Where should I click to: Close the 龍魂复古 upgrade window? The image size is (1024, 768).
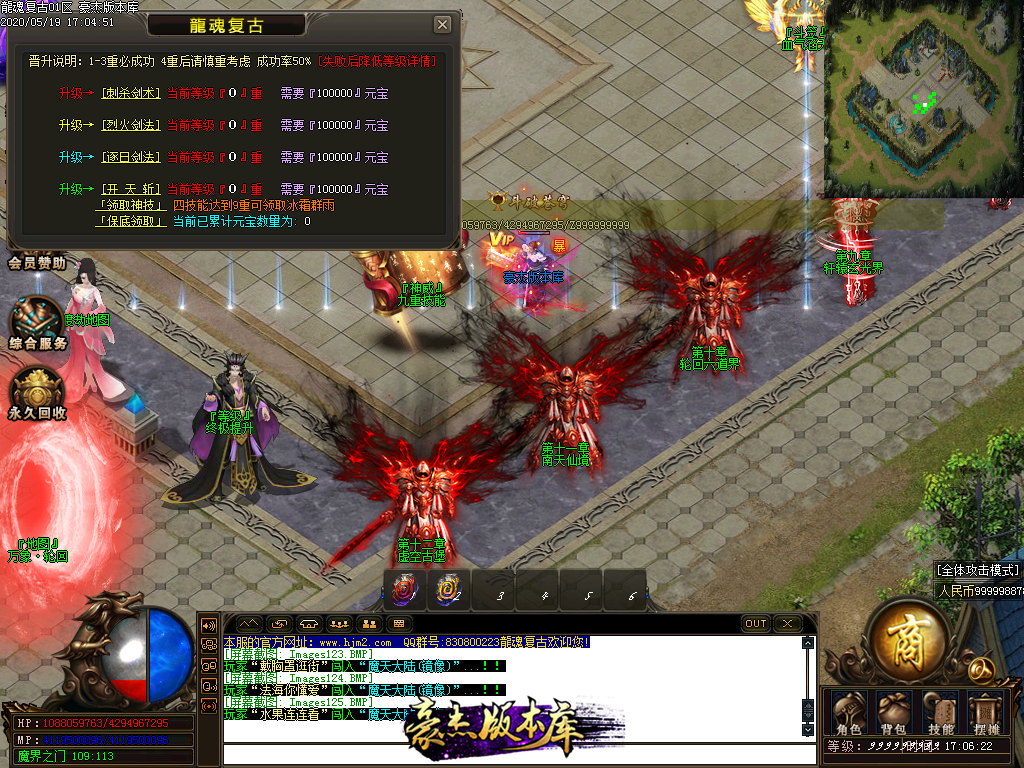[x=442, y=25]
